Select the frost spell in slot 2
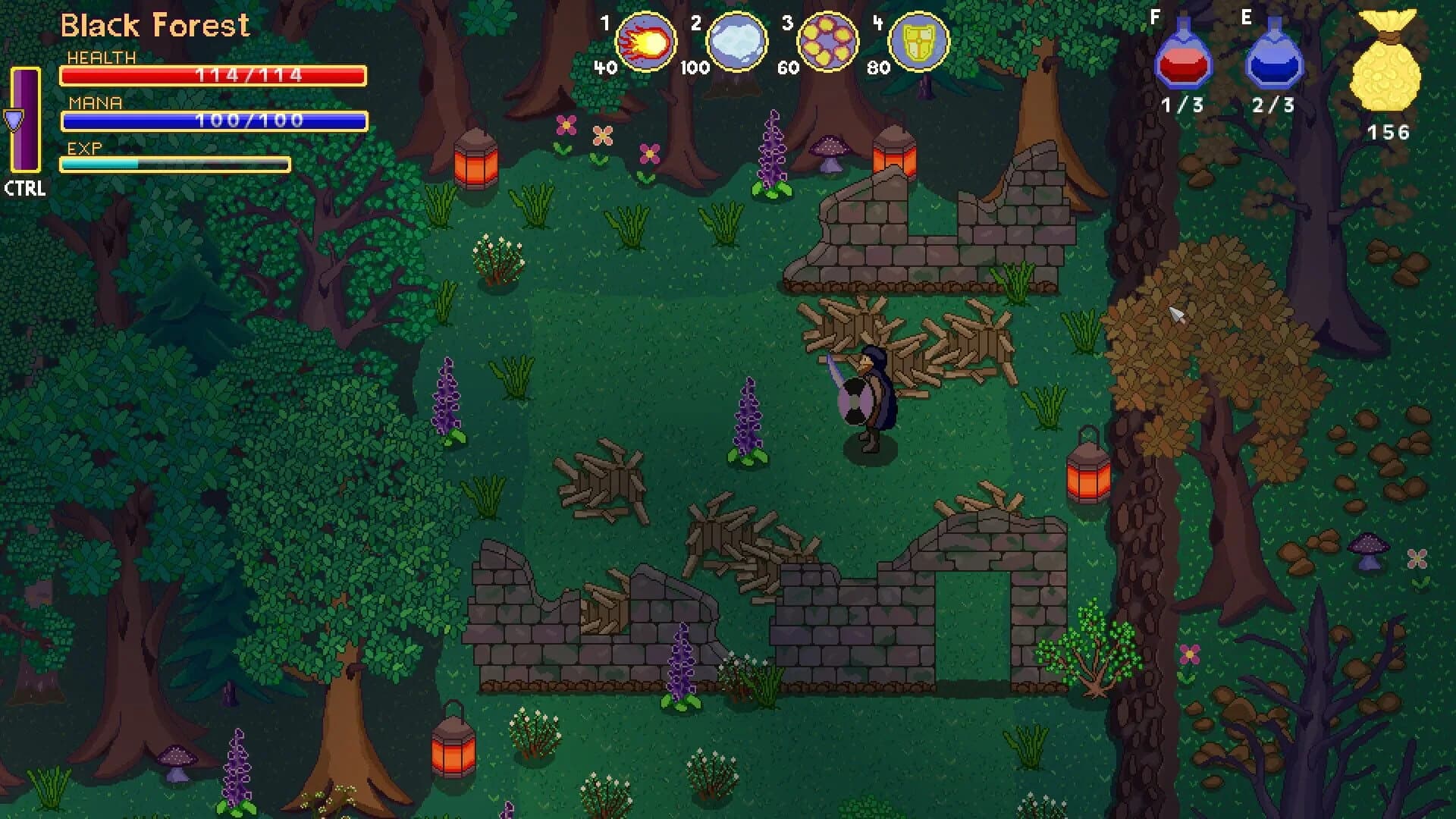Screen dimensions: 1456x819 pyautogui.click(x=736, y=42)
